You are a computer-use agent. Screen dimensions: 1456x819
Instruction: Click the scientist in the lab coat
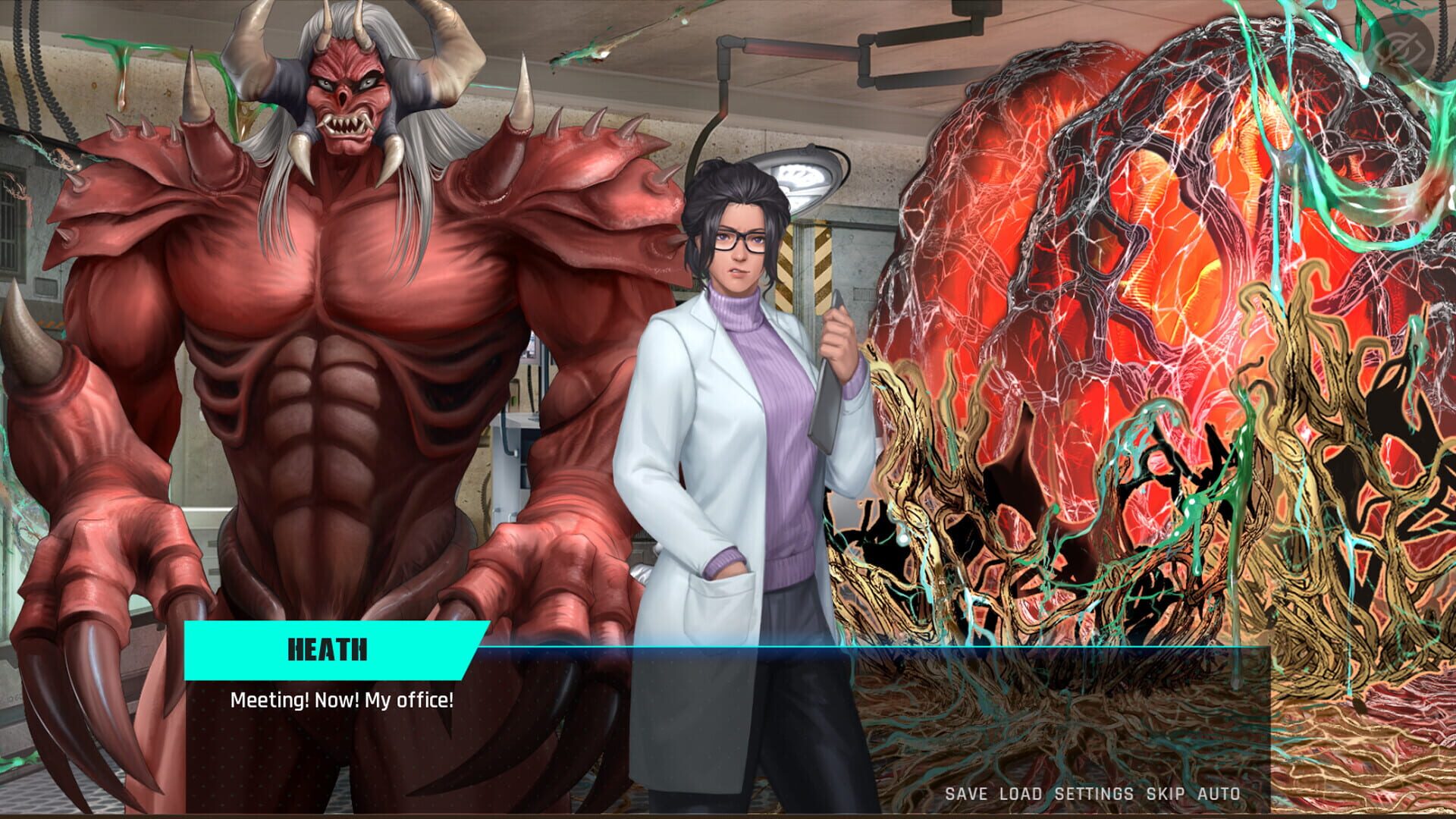tap(736, 379)
